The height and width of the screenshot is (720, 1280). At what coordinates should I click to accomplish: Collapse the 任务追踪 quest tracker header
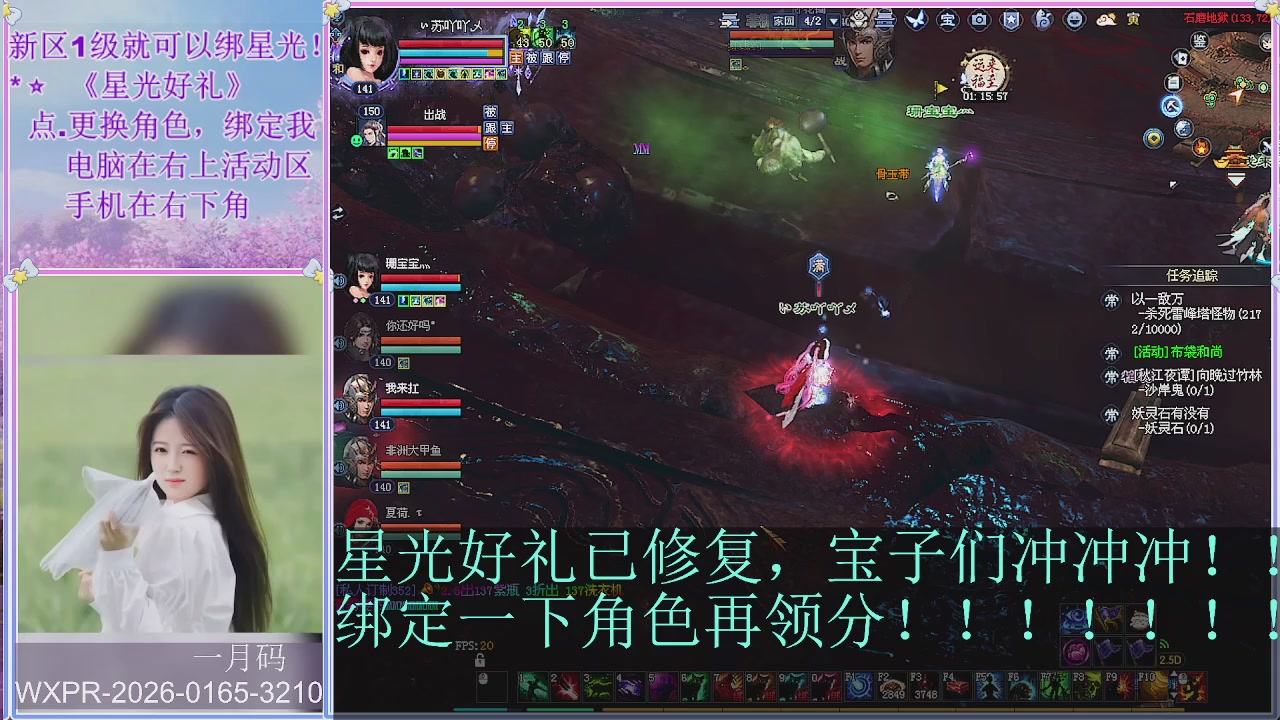tap(1190, 274)
